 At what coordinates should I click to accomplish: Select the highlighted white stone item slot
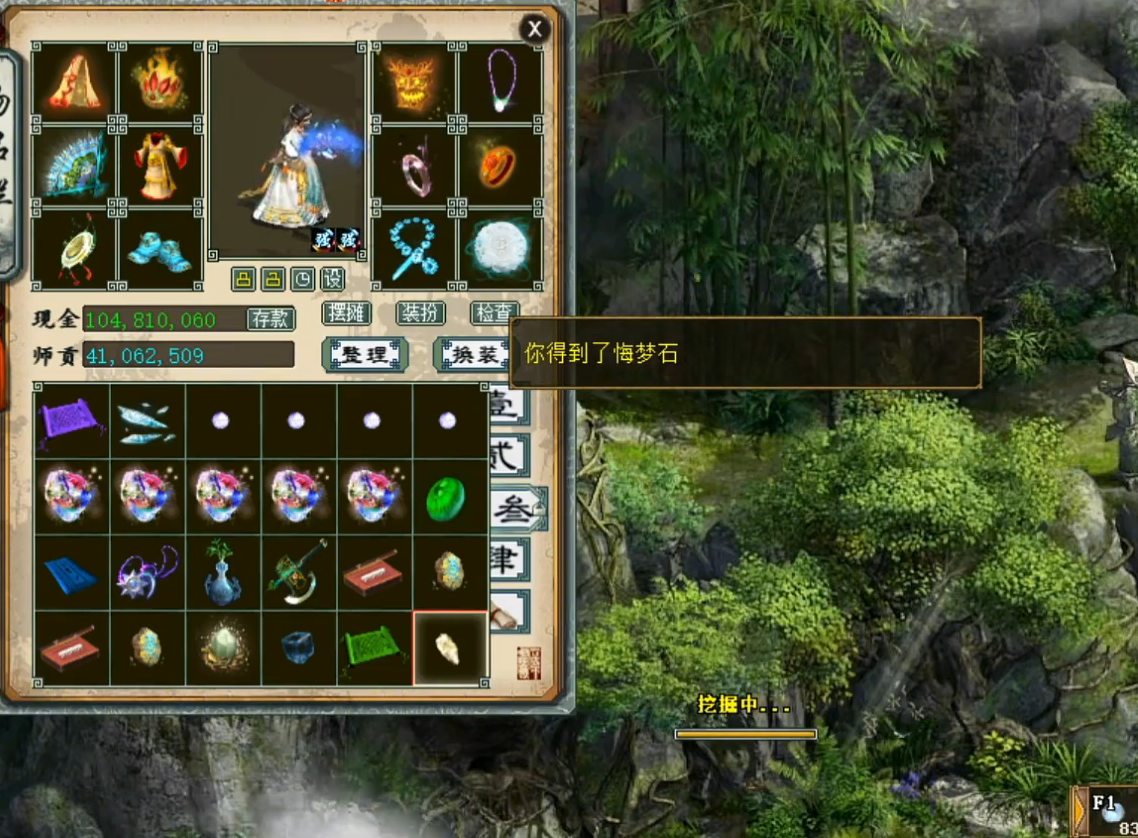click(449, 648)
